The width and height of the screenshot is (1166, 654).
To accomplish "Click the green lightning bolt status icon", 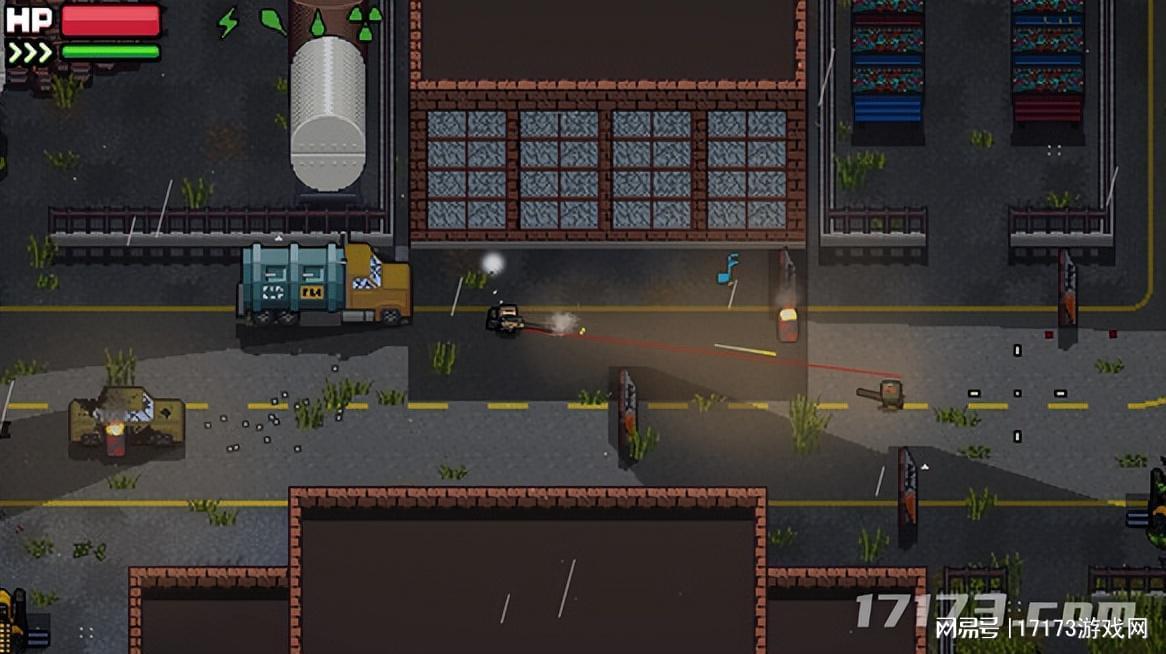I will click(229, 22).
